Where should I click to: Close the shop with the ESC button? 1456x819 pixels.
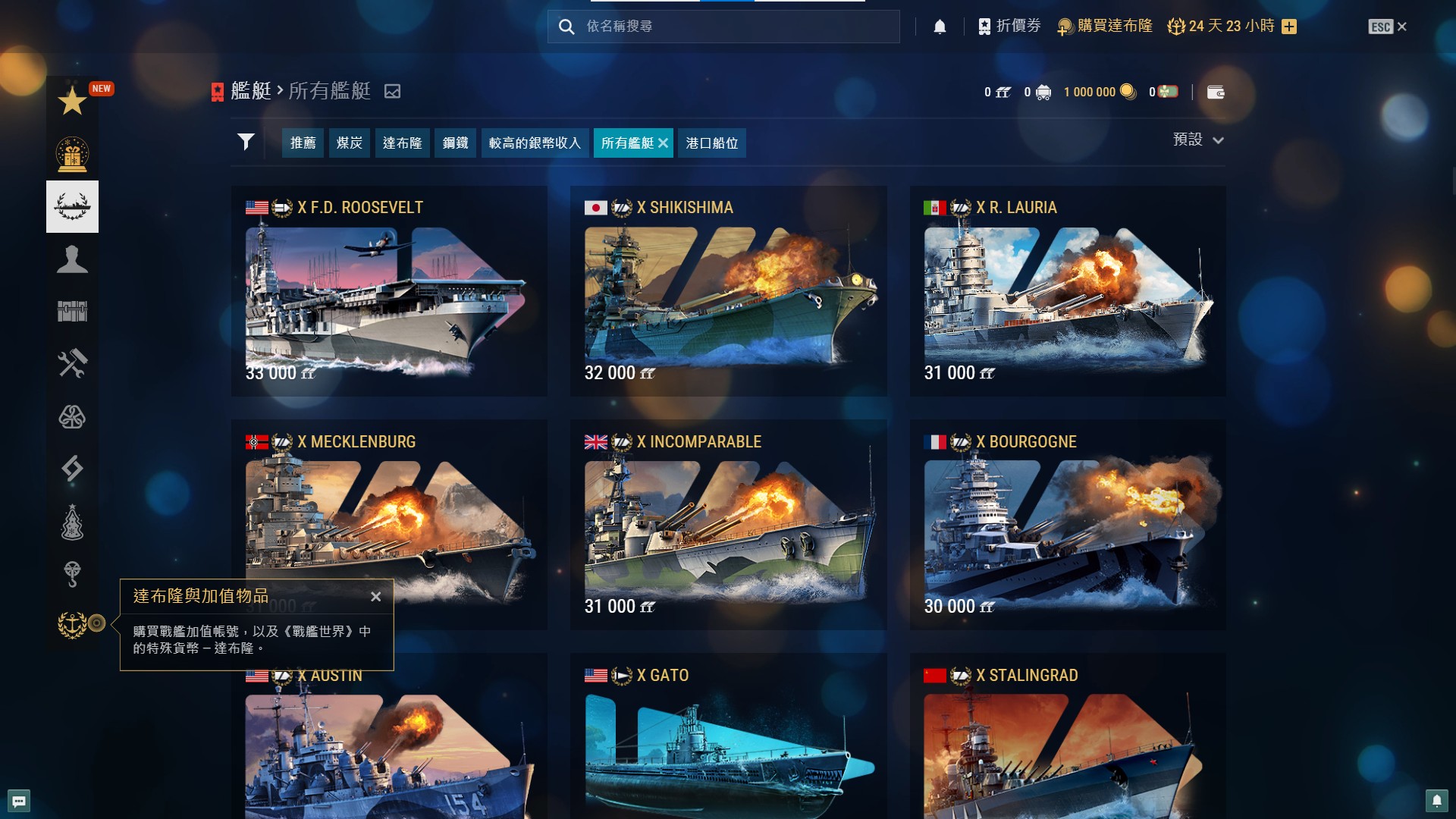[1387, 27]
